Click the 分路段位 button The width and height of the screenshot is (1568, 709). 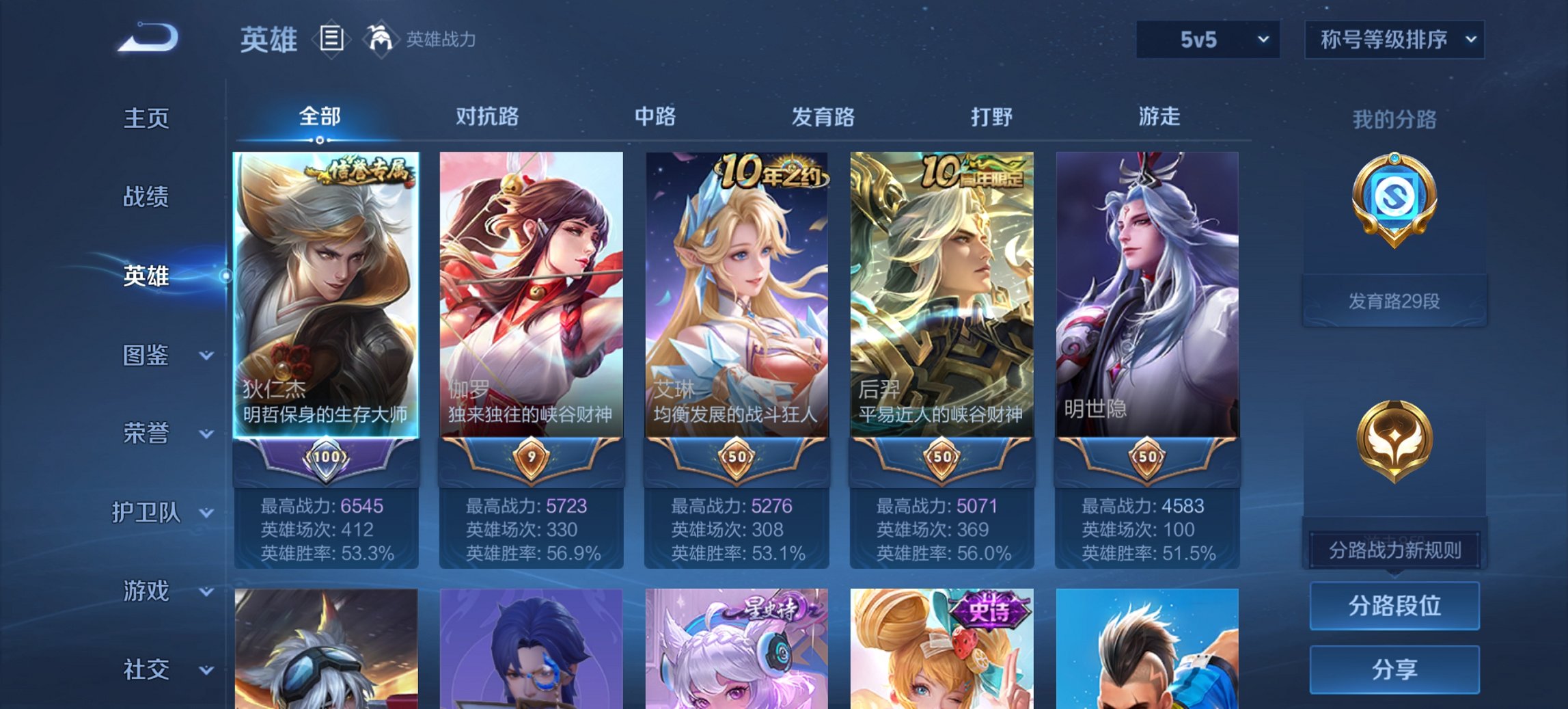[1394, 606]
